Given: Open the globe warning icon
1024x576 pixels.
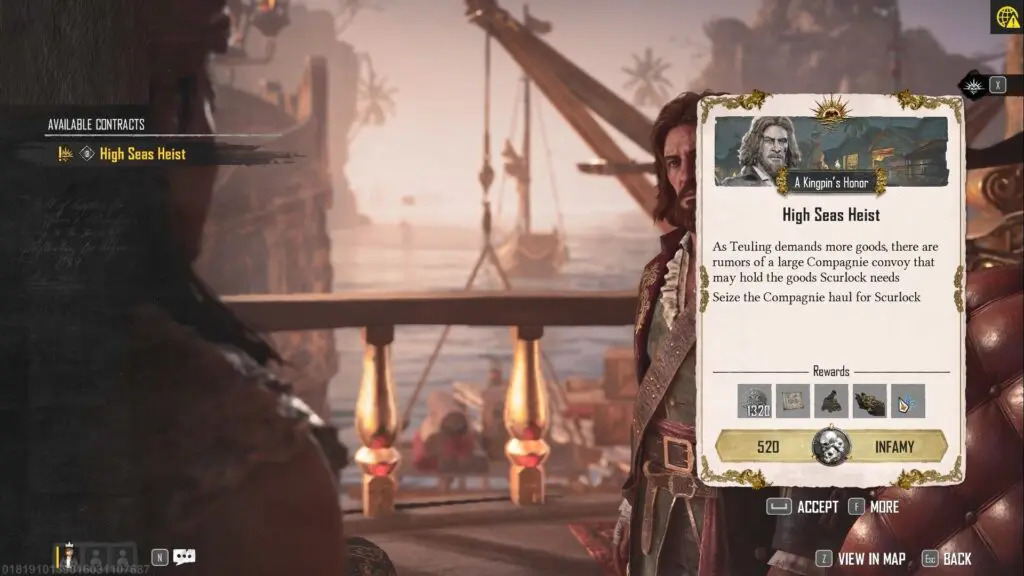Looking at the screenshot, I should pyautogui.click(x=1006, y=17).
